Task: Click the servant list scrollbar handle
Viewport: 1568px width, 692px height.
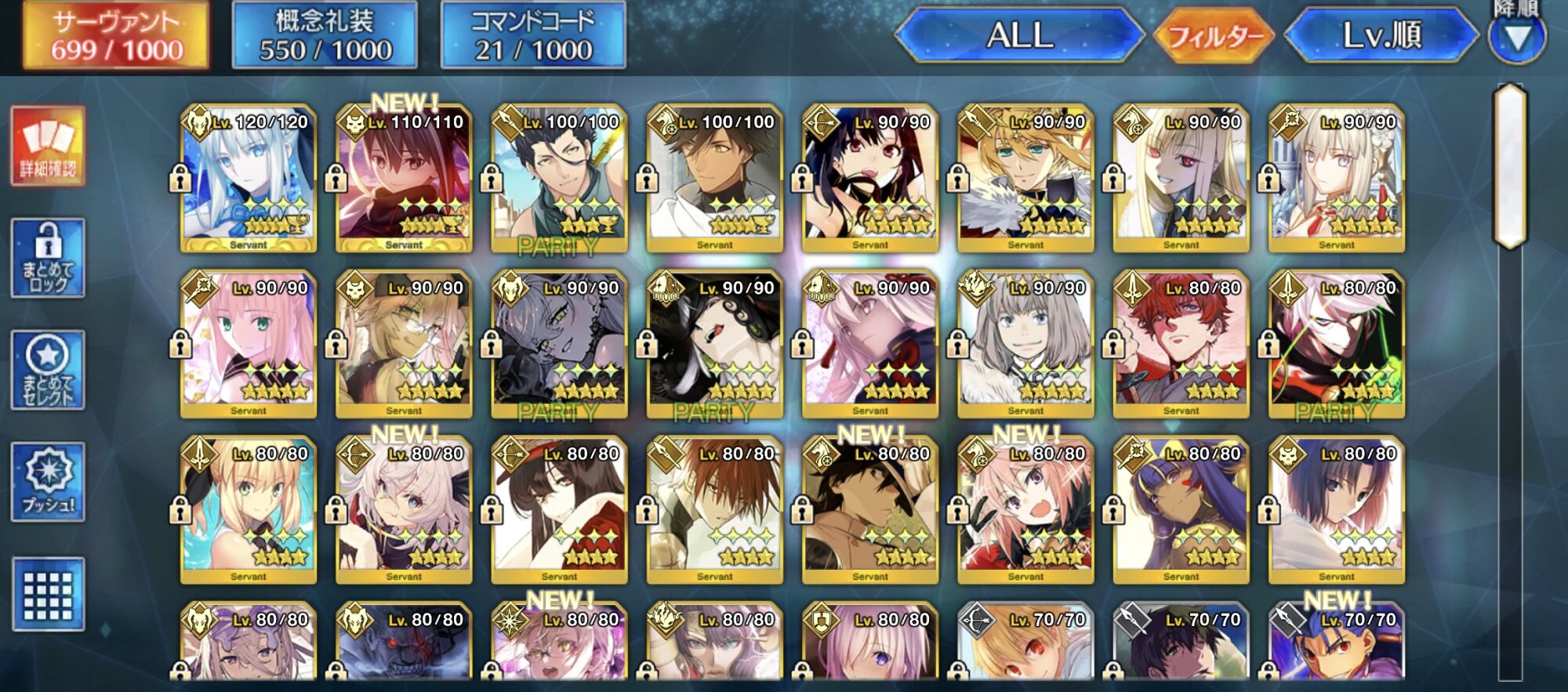Action: point(1510,166)
